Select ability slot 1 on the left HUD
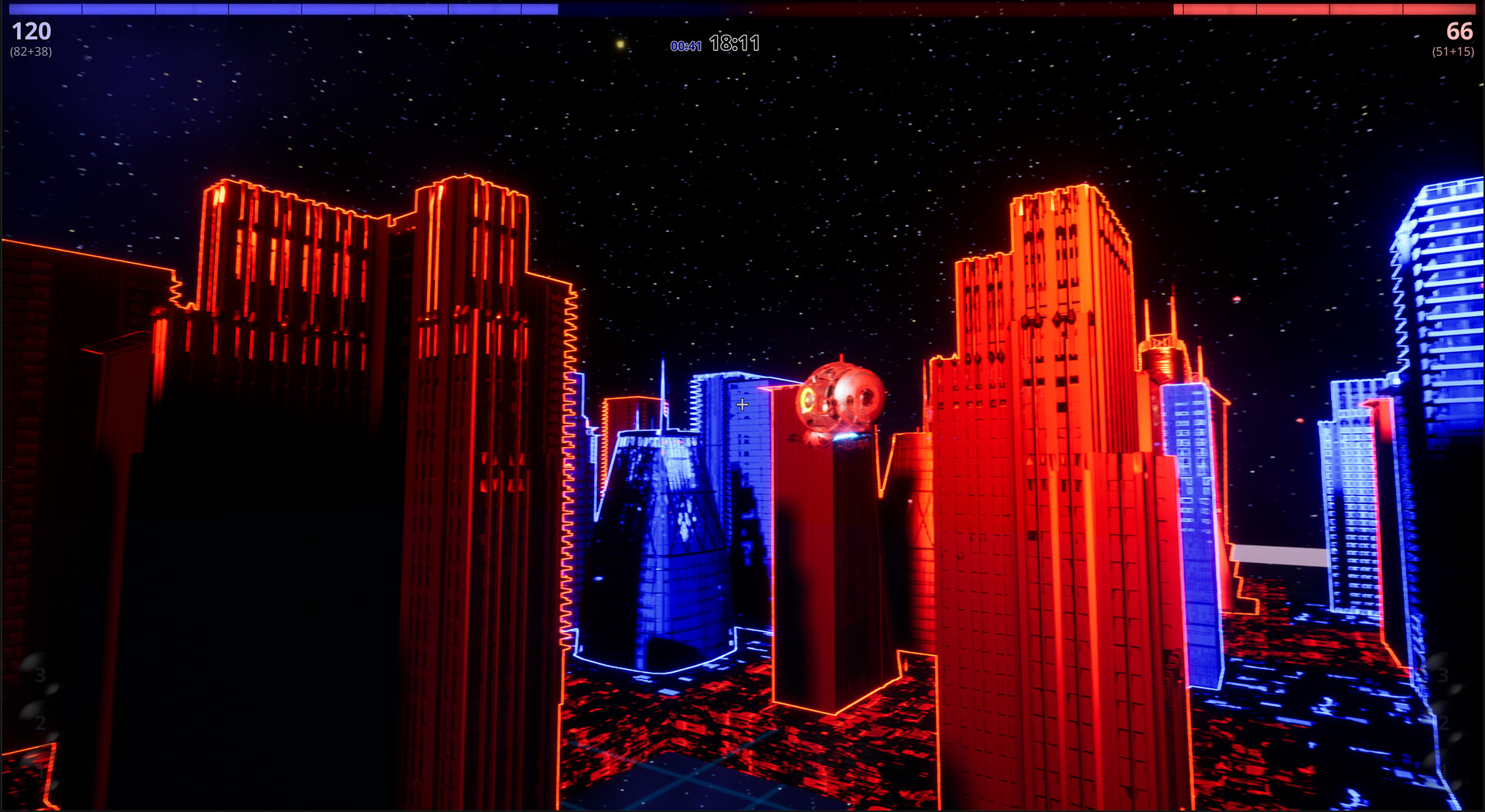The width and height of the screenshot is (1485, 812). (x=42, y=769)
